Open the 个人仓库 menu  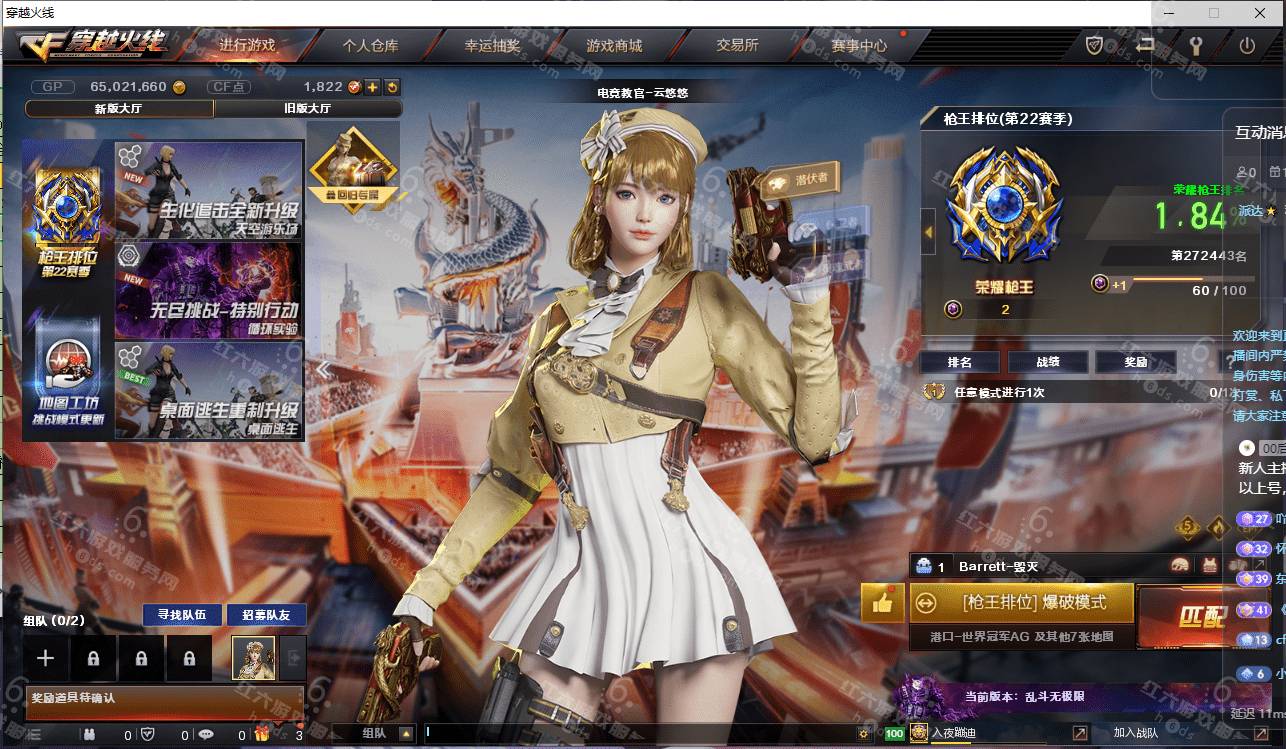point(370,45)
